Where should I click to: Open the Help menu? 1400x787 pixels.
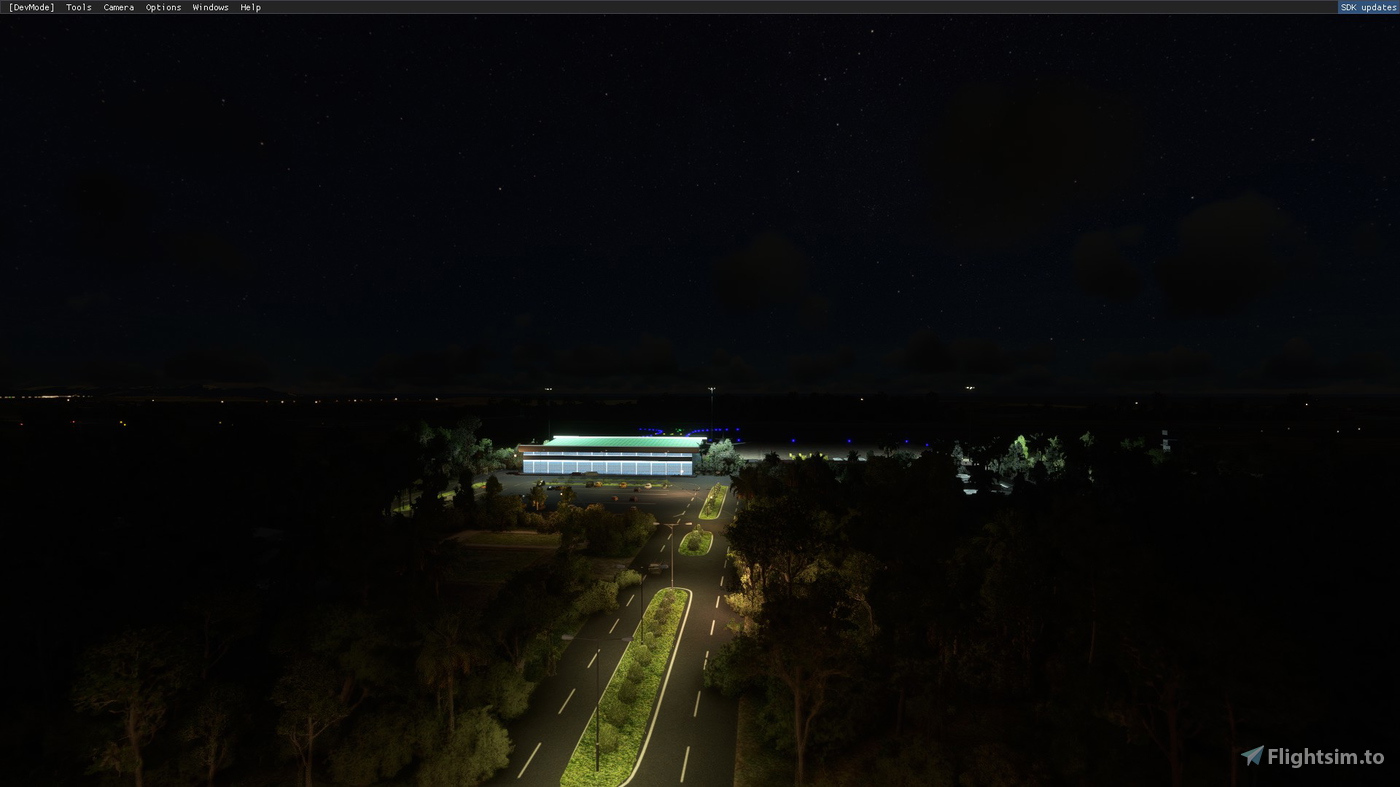pyautogui.click(x=249, y=7)
